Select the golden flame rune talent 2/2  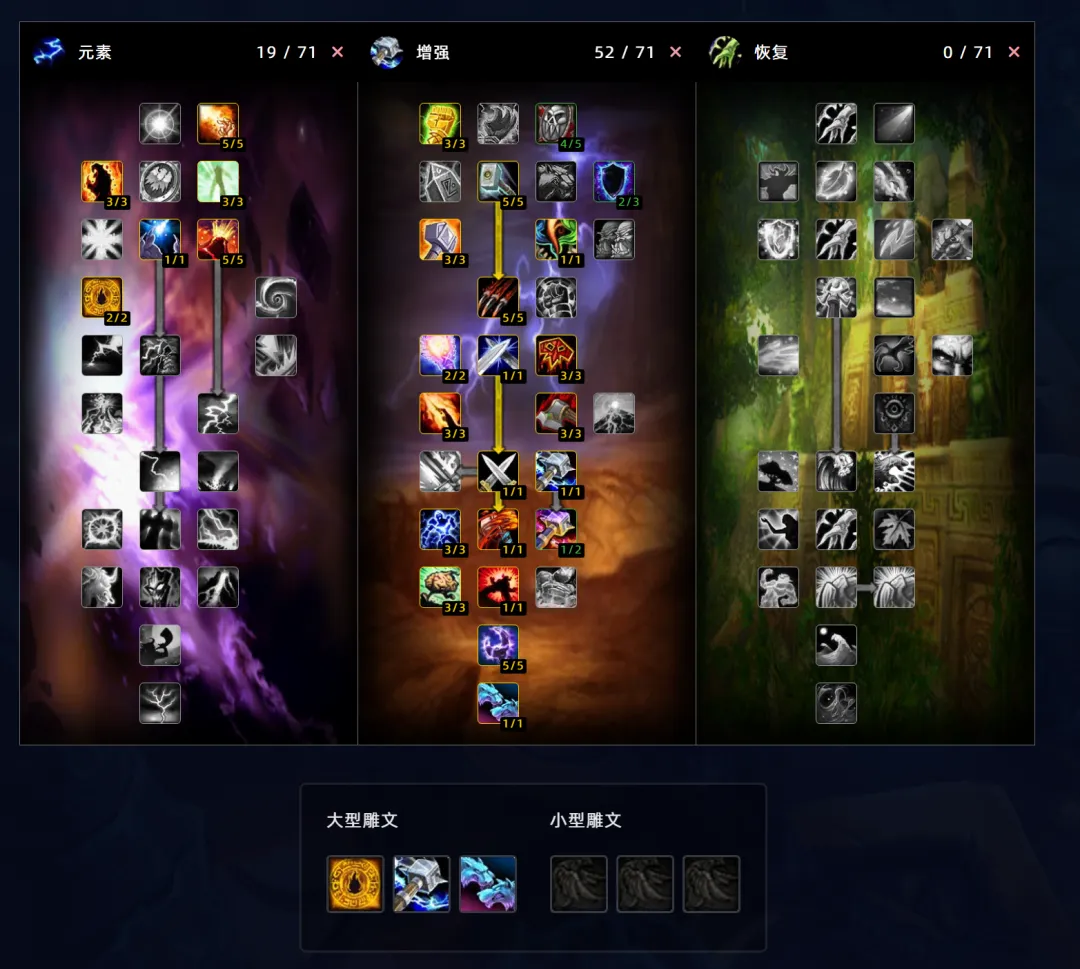102,297
